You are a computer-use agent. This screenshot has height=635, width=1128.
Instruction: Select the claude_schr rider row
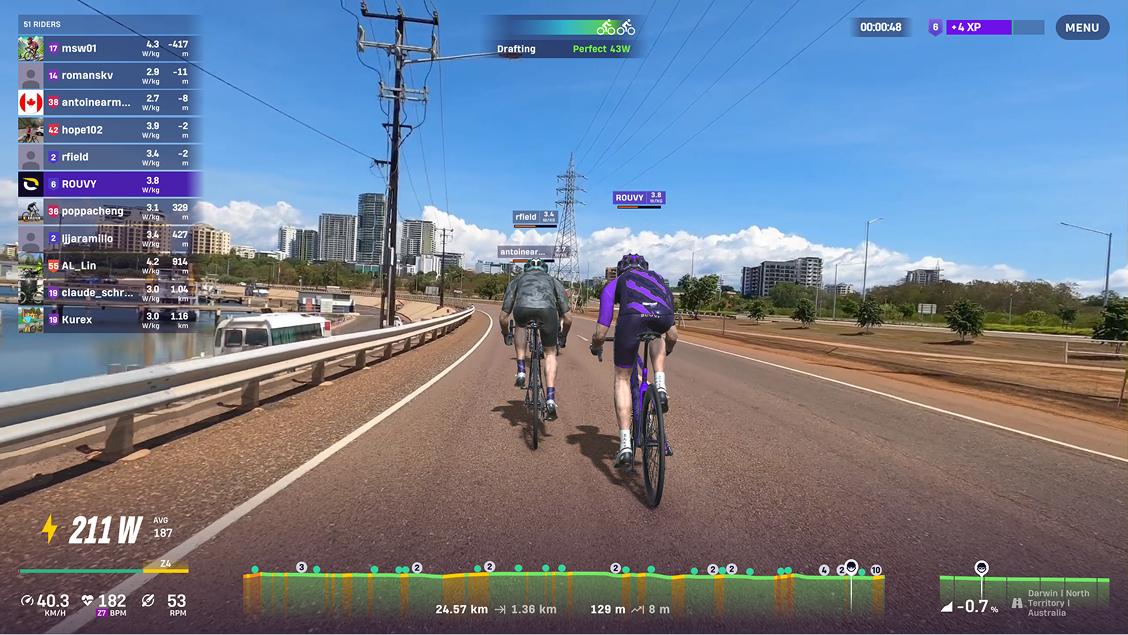[109, 293]
